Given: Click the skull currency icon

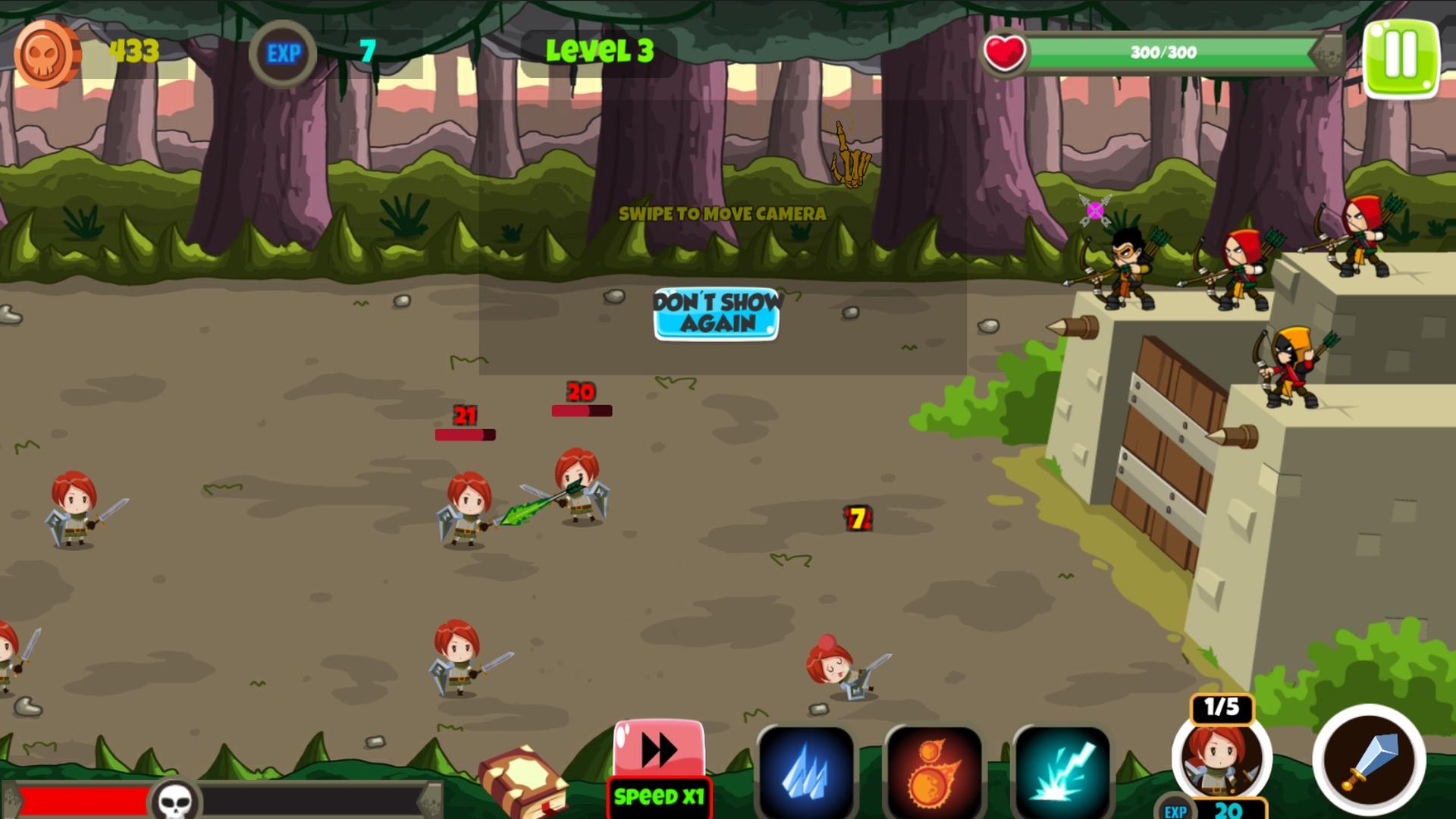Looking at the screenshot, I should coord(45,52).
